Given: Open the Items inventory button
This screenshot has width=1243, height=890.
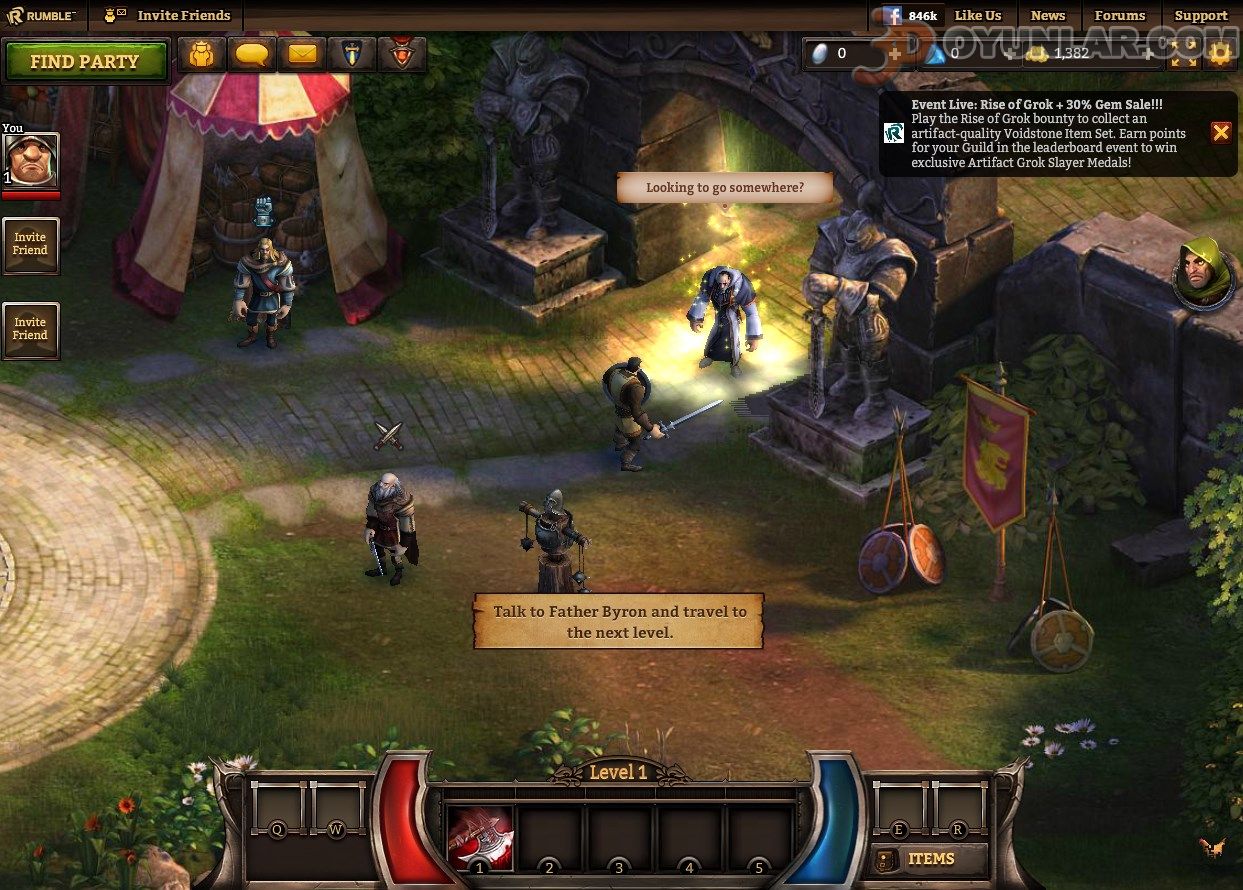Looking at the screenshot, I should [x=928, y=859].
